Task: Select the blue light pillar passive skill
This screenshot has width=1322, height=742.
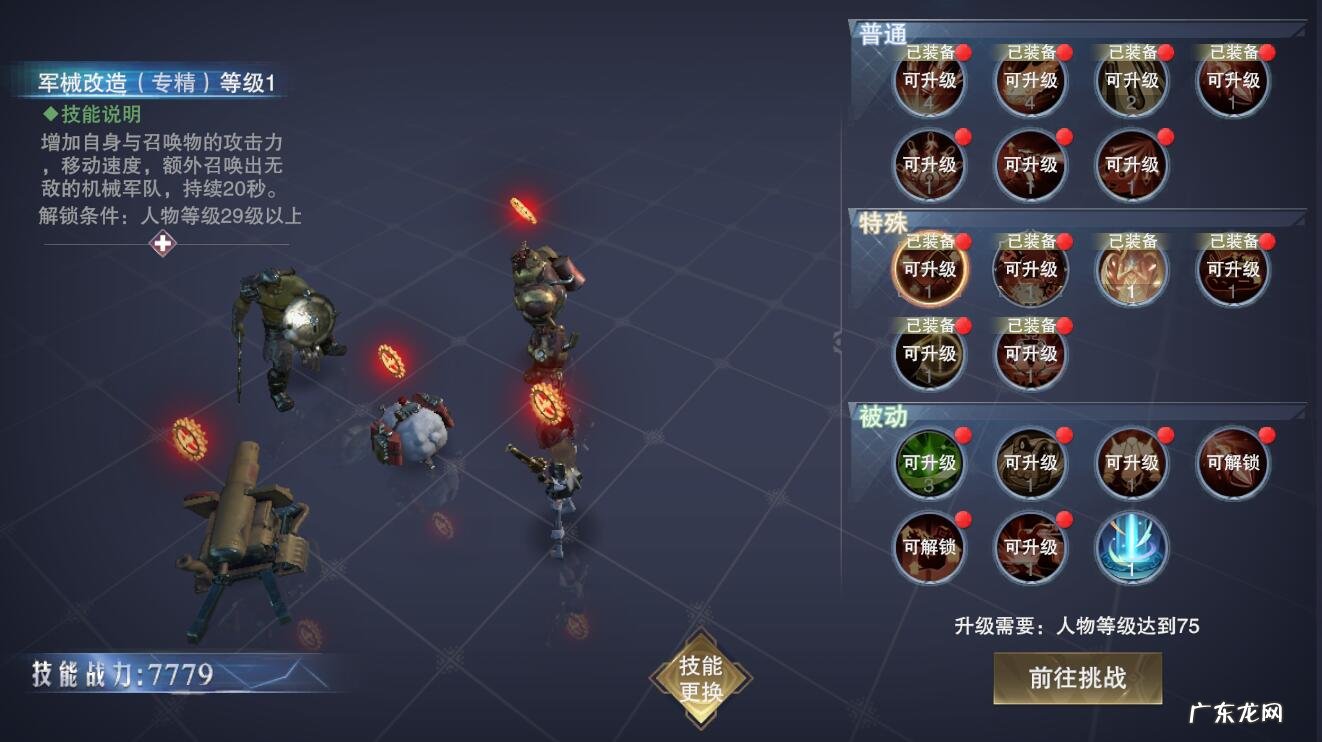Action: tap(1131, 547)
